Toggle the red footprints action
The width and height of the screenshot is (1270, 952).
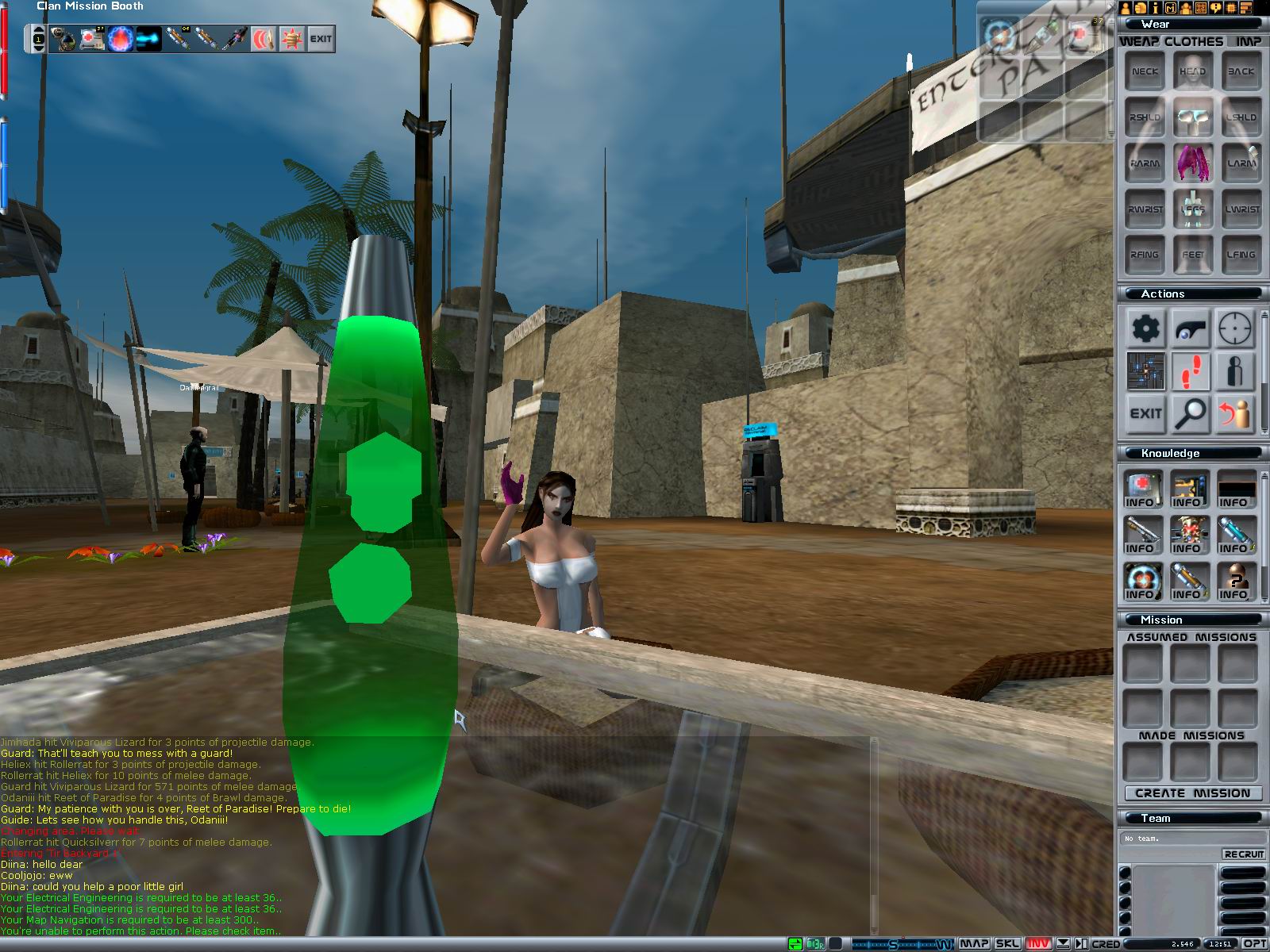pos(1191,370)
